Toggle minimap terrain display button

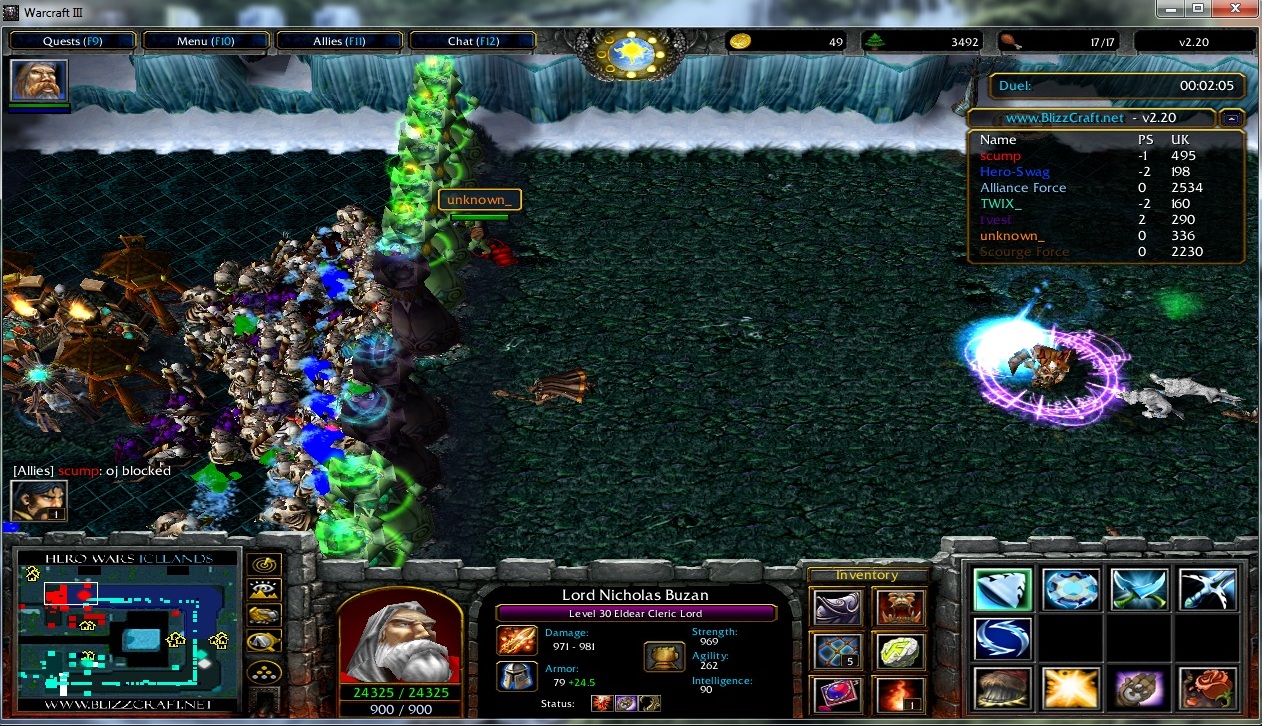265,590
